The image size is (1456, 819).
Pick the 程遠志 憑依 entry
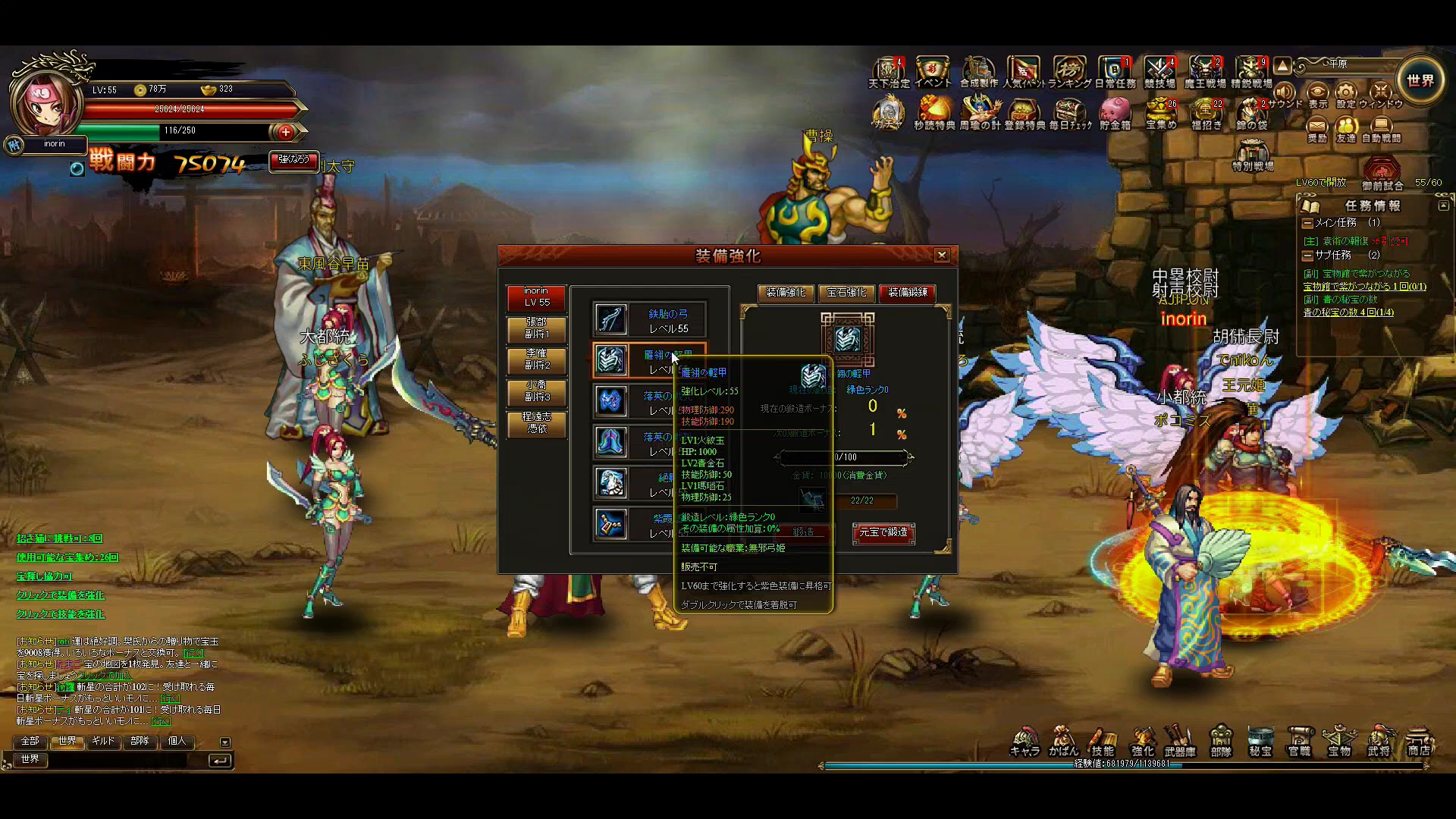click(x=537, y=423)
